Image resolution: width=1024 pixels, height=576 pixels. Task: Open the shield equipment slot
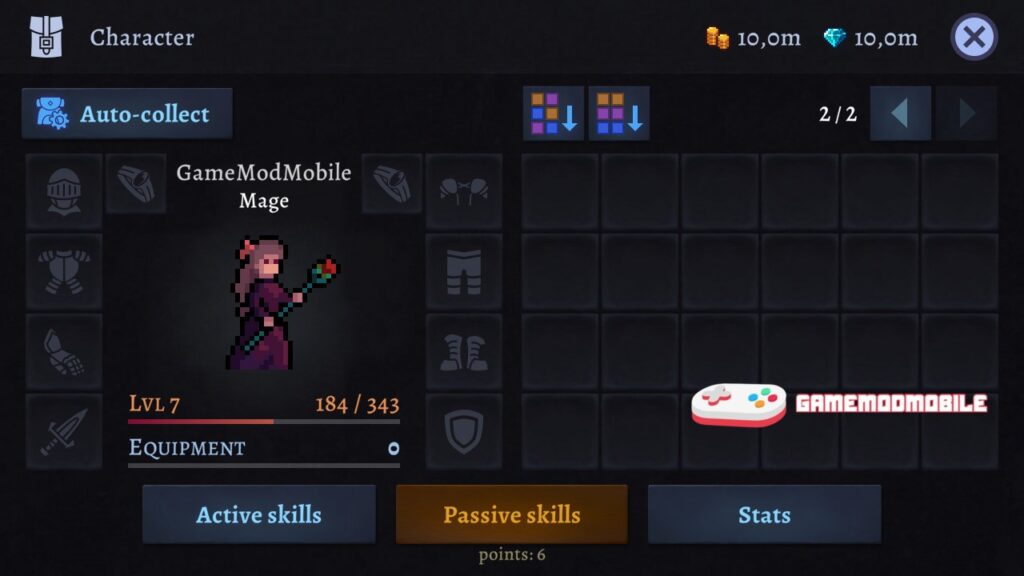pyautogui.click(x=464, y=431)
